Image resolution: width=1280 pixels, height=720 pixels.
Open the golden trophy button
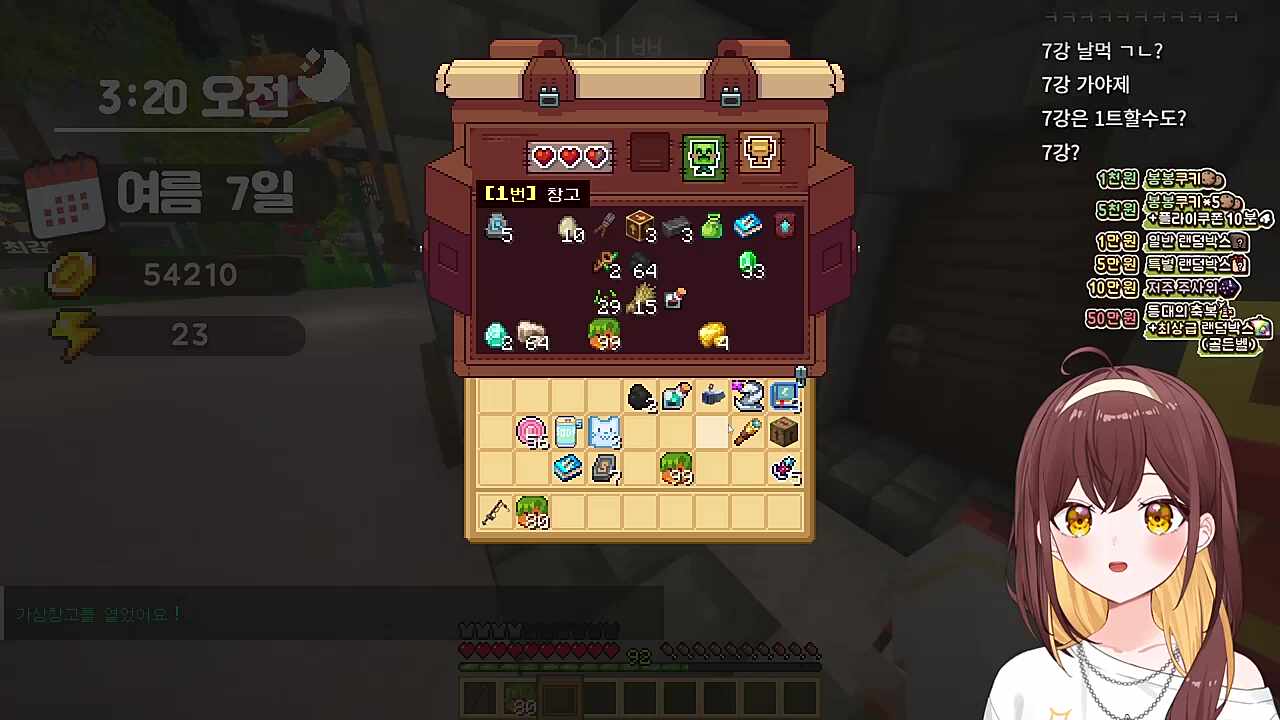[x=759, y=153]
